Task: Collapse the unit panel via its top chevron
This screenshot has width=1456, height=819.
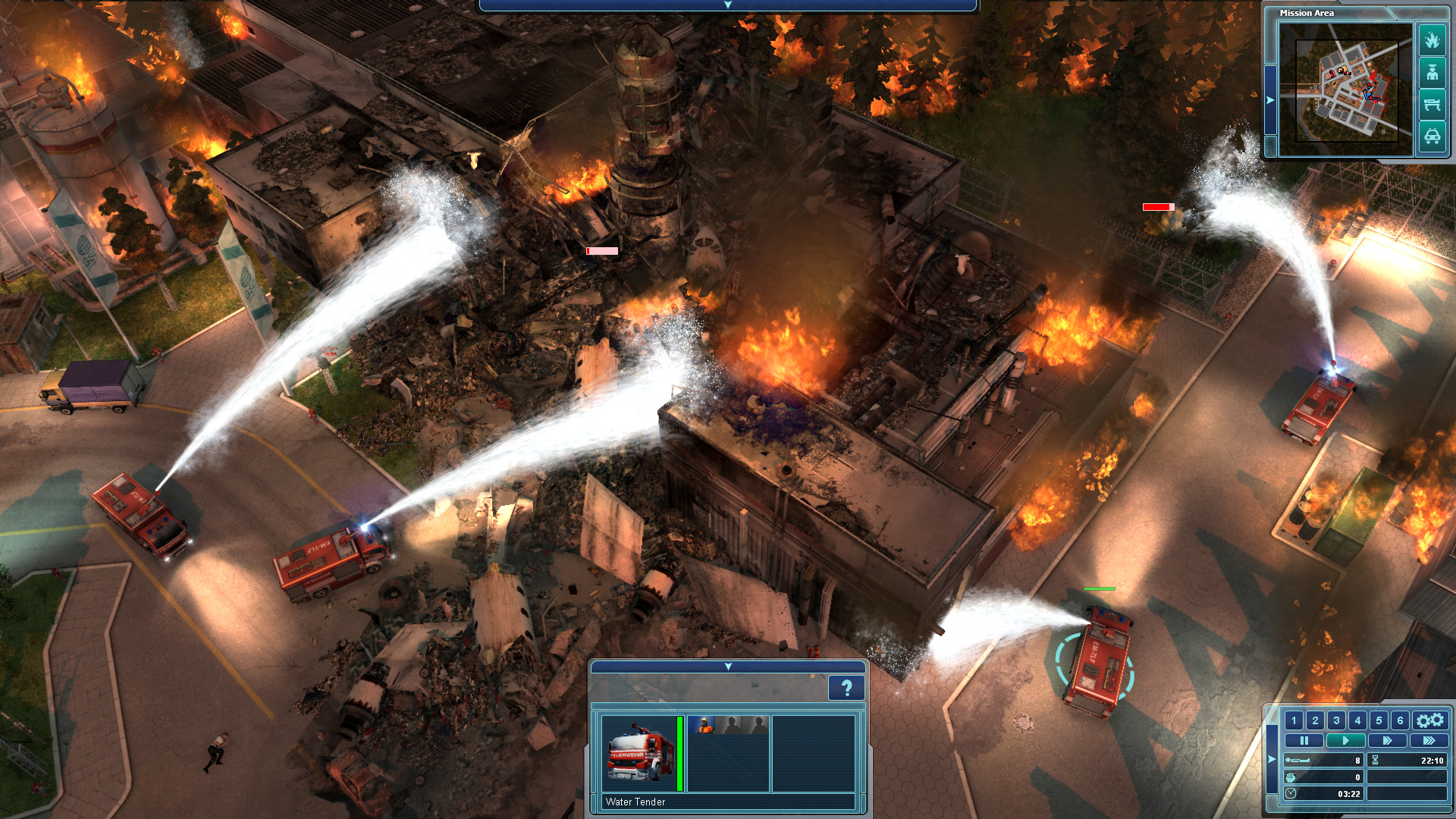Action: pyautogui.click(x=728, y=667)
